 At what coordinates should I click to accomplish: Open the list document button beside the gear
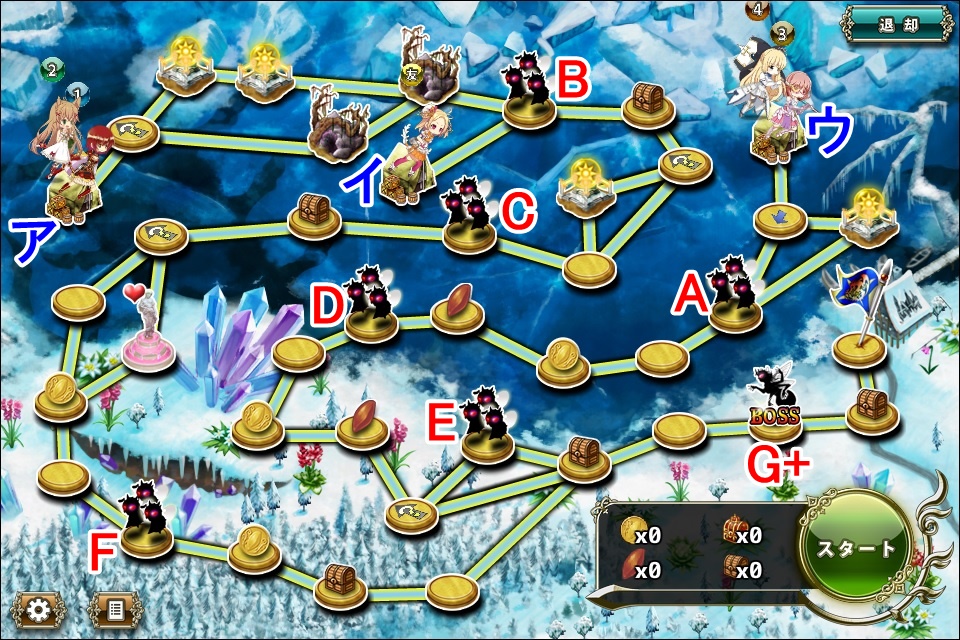[x=113, y=610]
